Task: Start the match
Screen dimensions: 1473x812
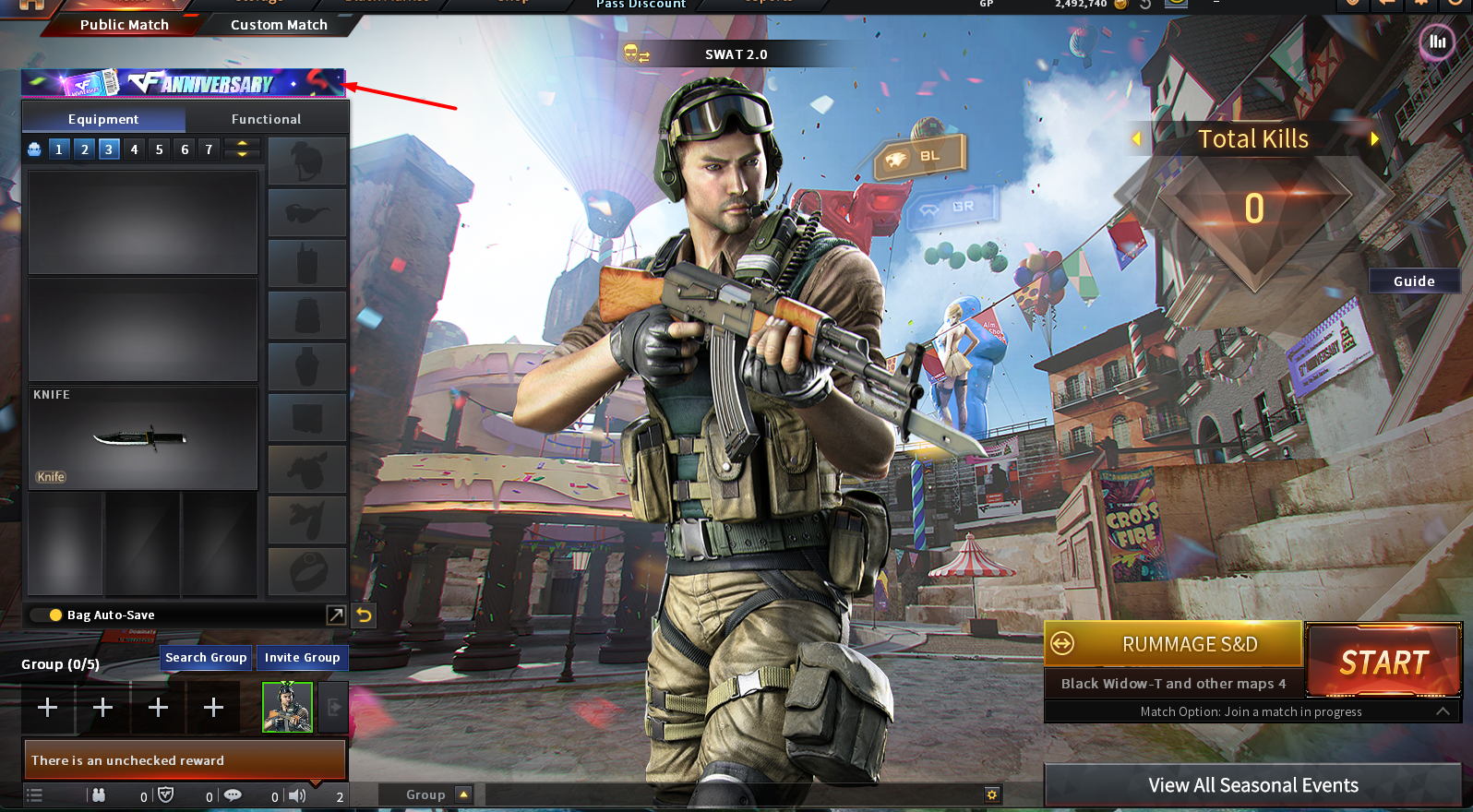Action: point(1383,662)
